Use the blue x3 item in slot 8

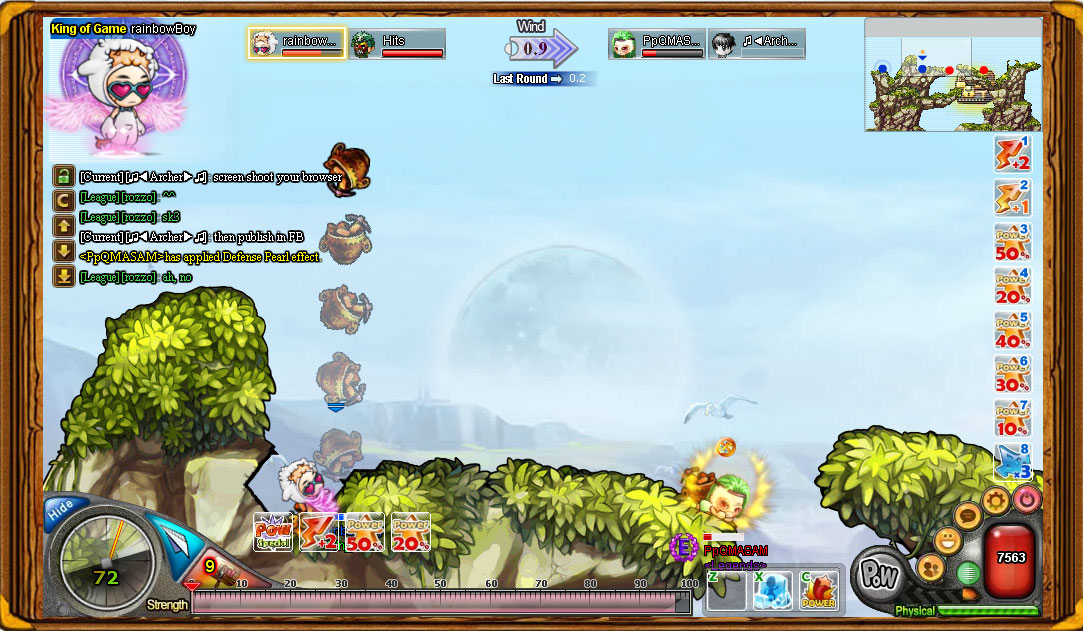(x=1012, y=462)
